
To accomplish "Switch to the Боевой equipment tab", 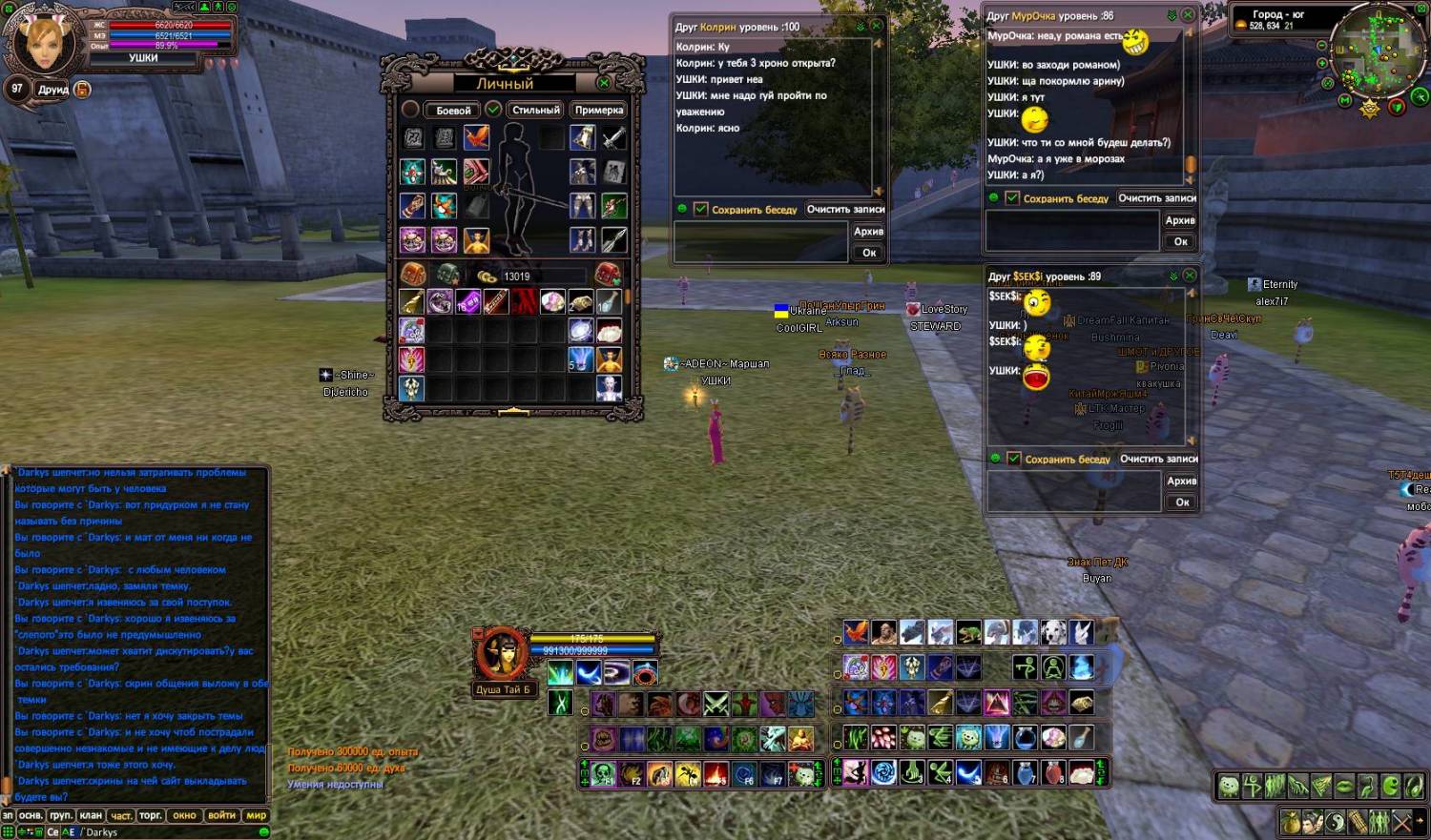I will coord(453,111).
